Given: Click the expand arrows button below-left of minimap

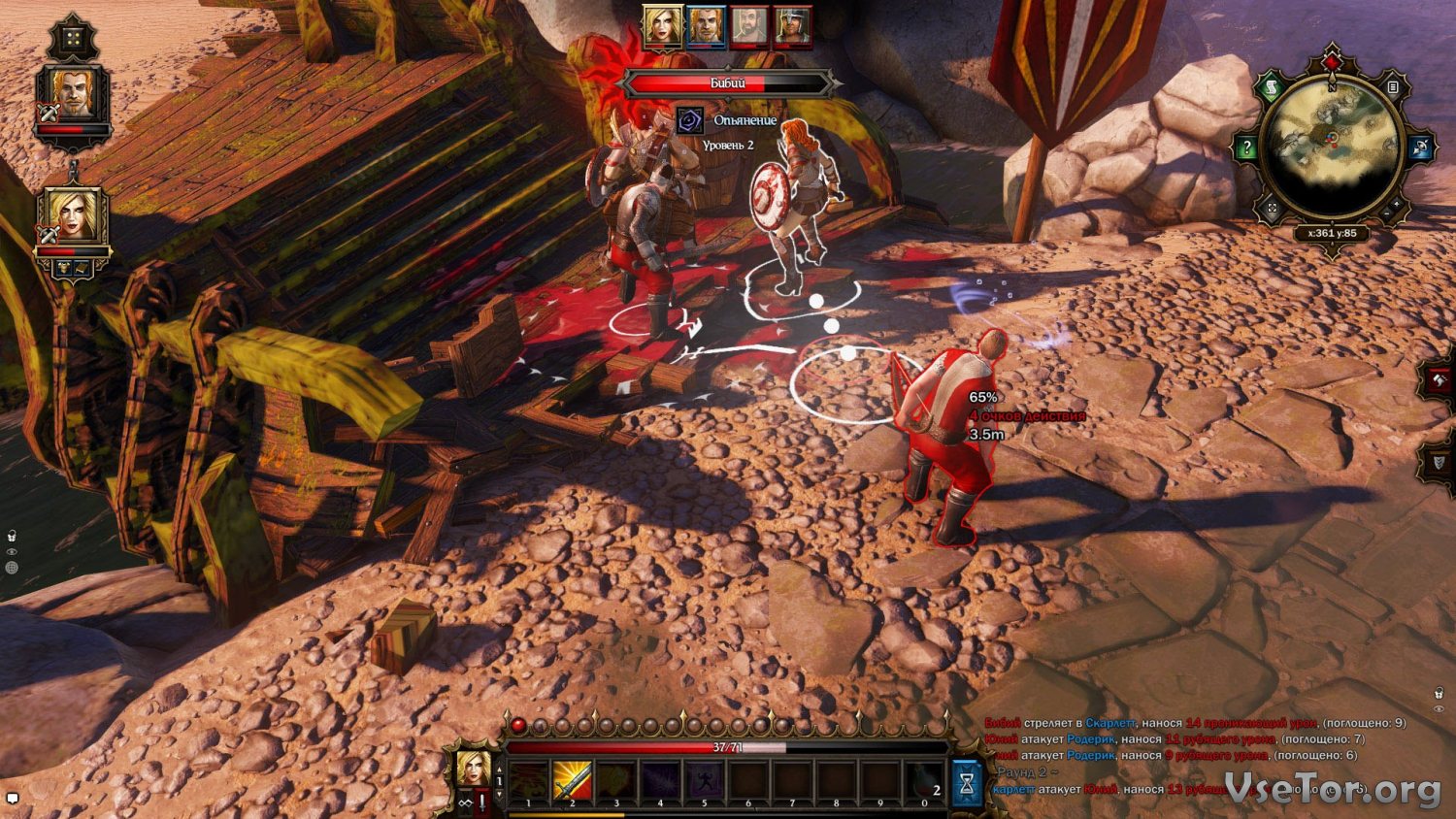Looking at the screenshot, I should (x=1272, y=208).
